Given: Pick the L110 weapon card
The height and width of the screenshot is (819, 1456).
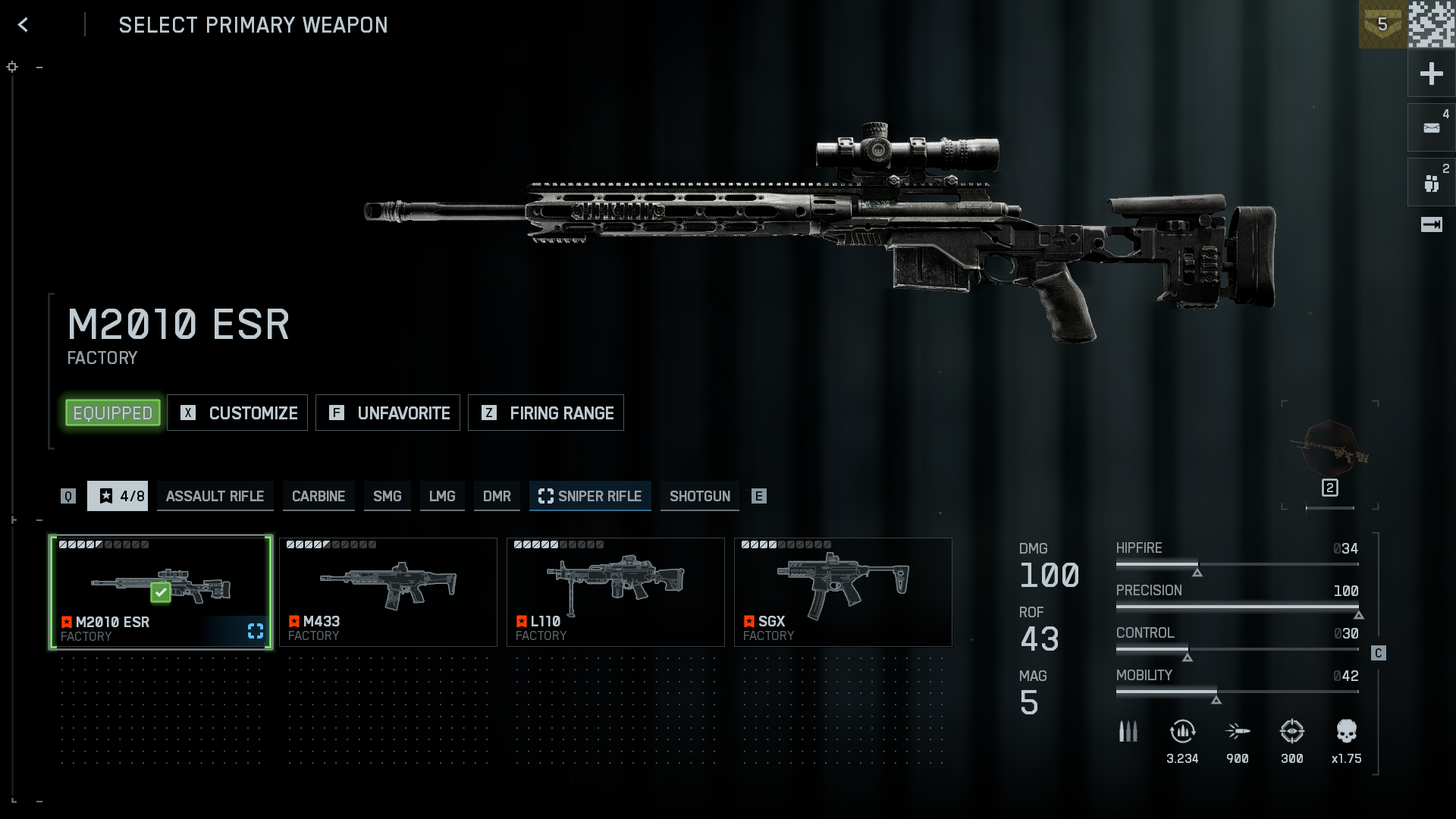Looking at the screenshot, I should [616, 592].
